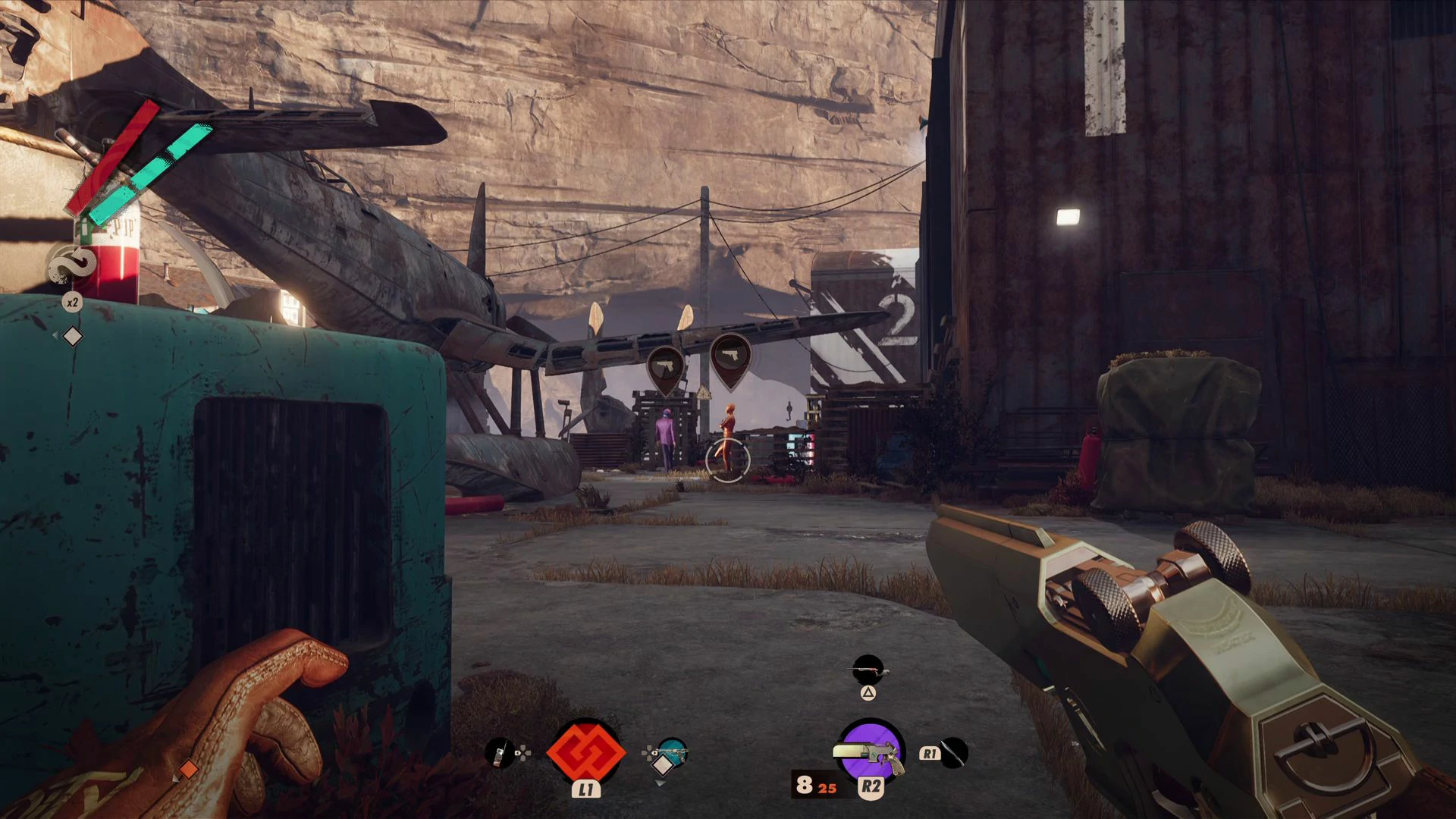
Task: Select the Hackamajig gadget icon
Action: [499, 753]
